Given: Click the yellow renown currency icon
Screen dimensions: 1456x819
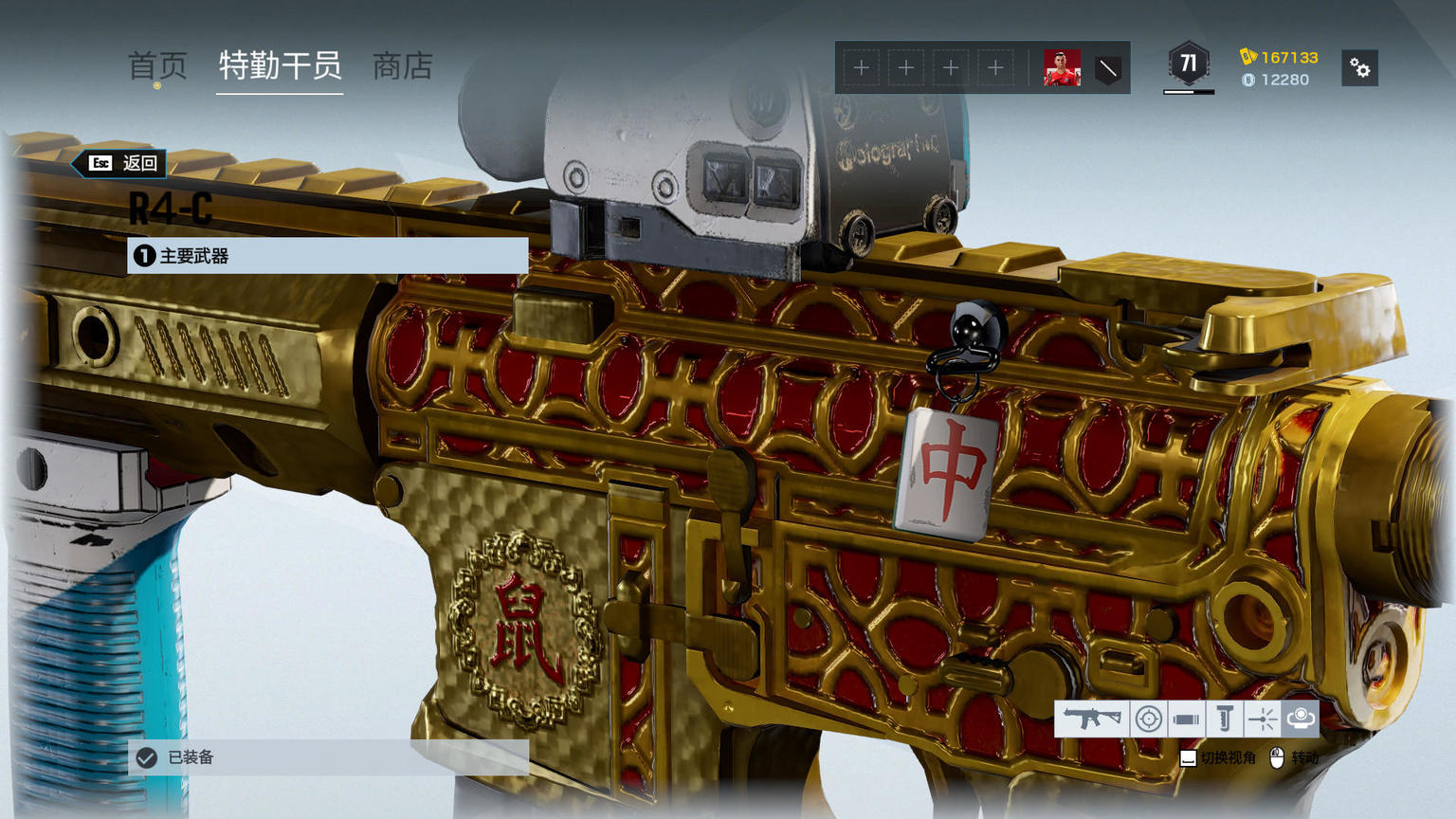Looking at the screenshot, I should (x=1248, y=57).
